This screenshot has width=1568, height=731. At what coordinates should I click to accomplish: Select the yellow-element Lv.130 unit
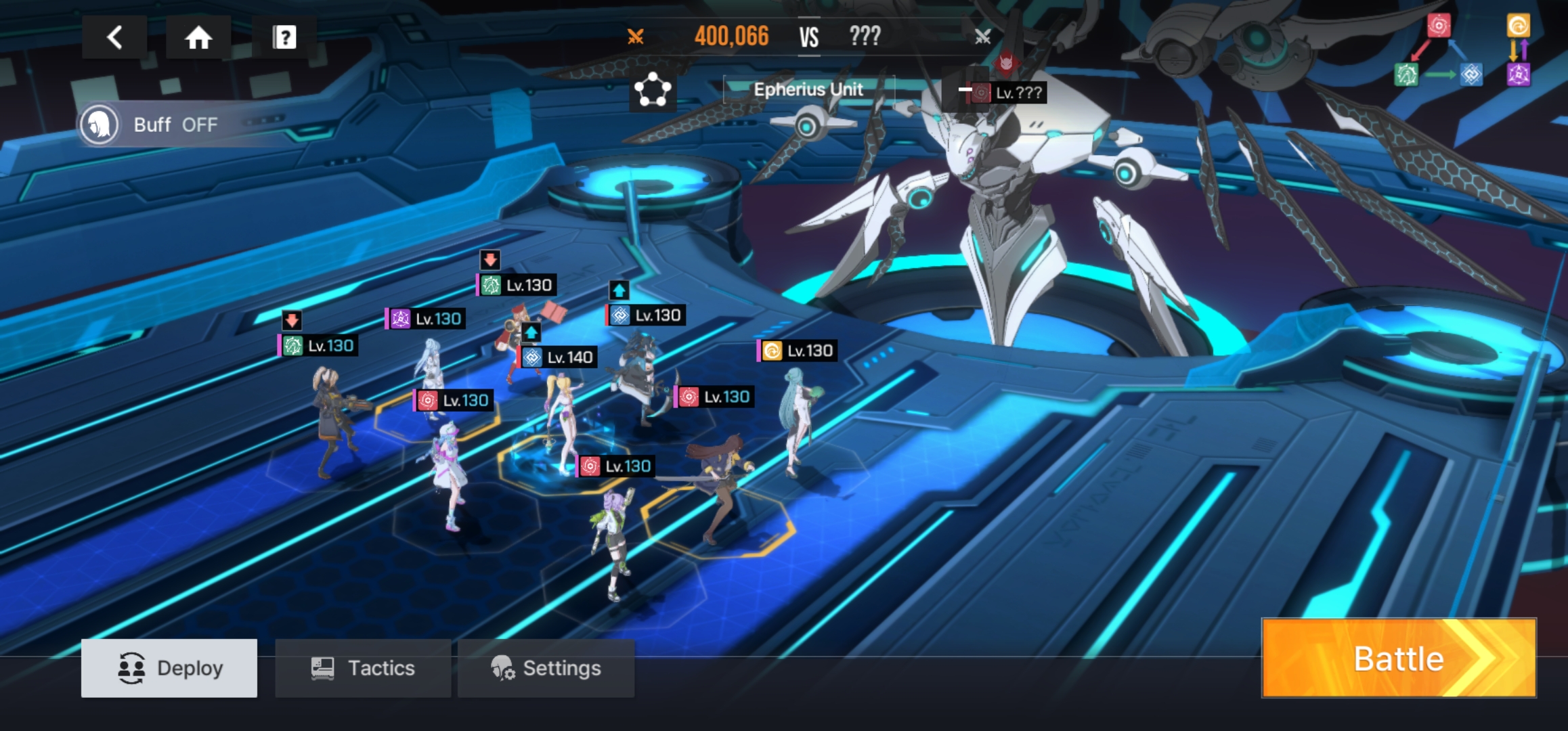click(x=798, y=351)
